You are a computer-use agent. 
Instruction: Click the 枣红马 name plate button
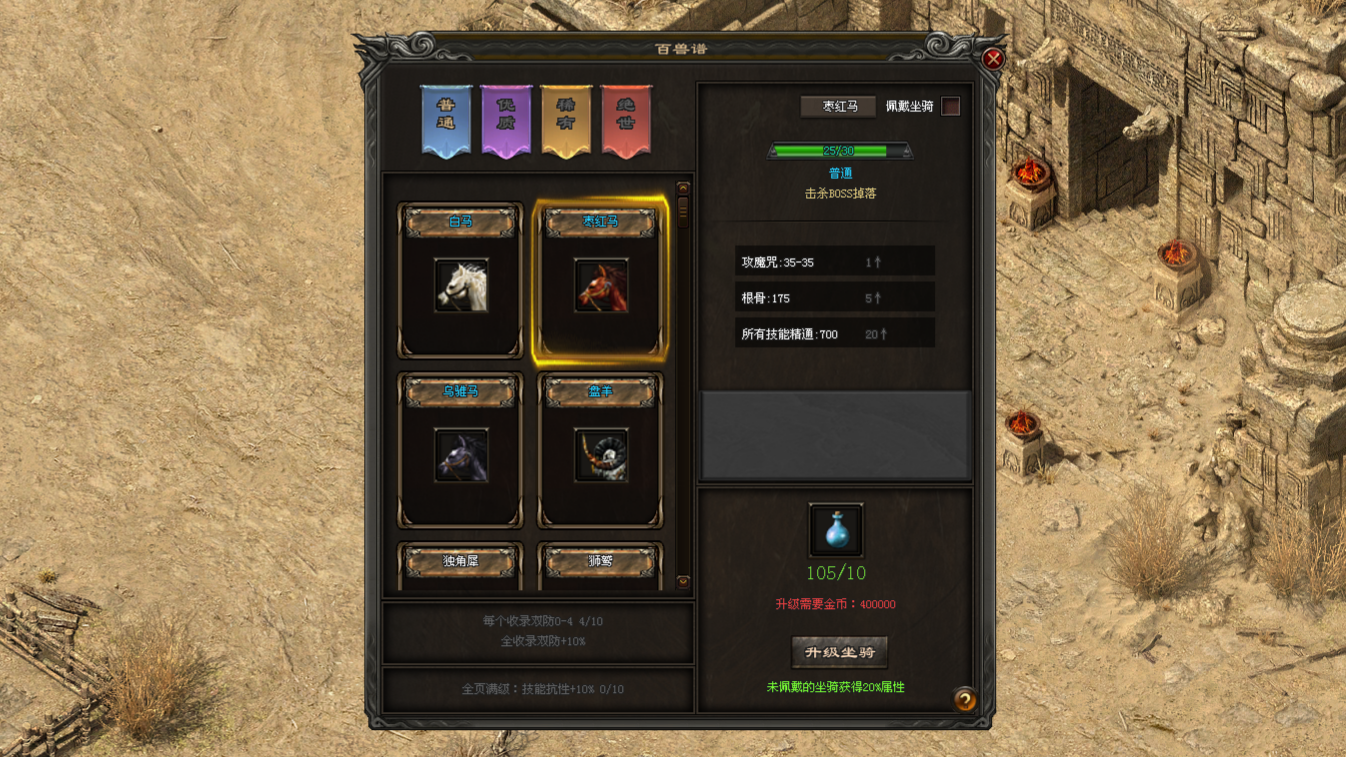(838, 105)
